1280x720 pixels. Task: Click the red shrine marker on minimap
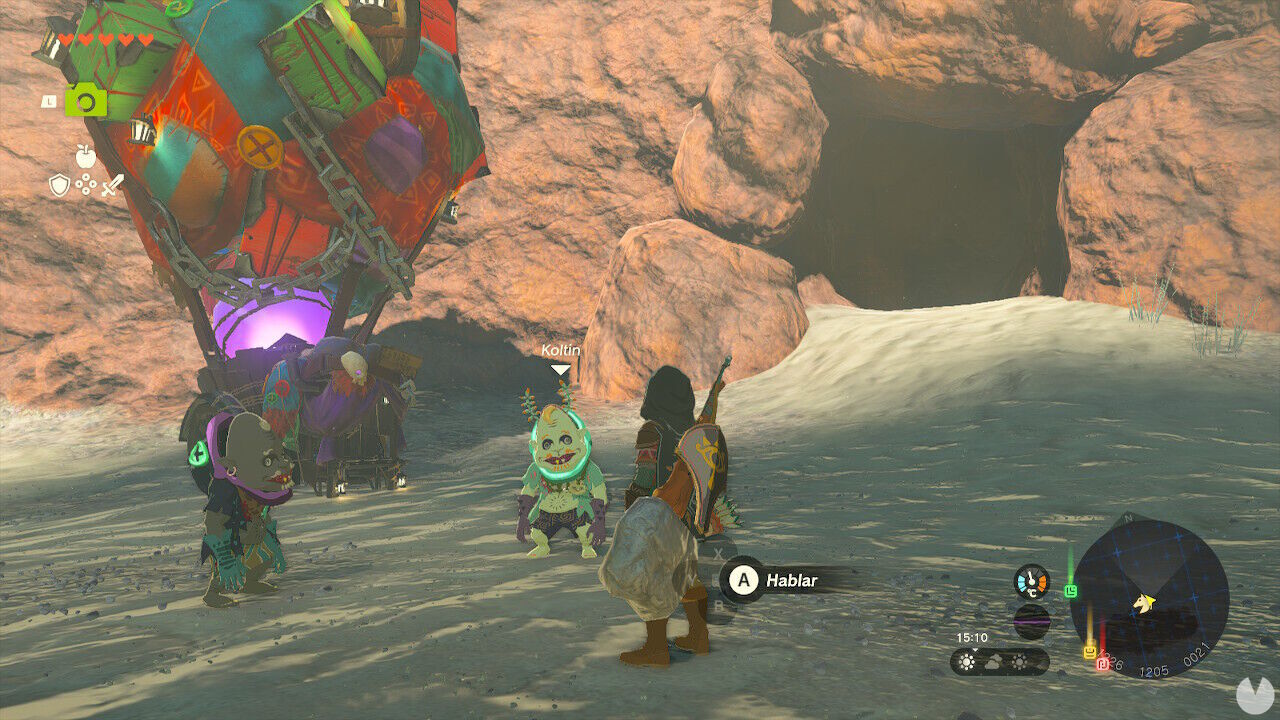coord(1102,664)
